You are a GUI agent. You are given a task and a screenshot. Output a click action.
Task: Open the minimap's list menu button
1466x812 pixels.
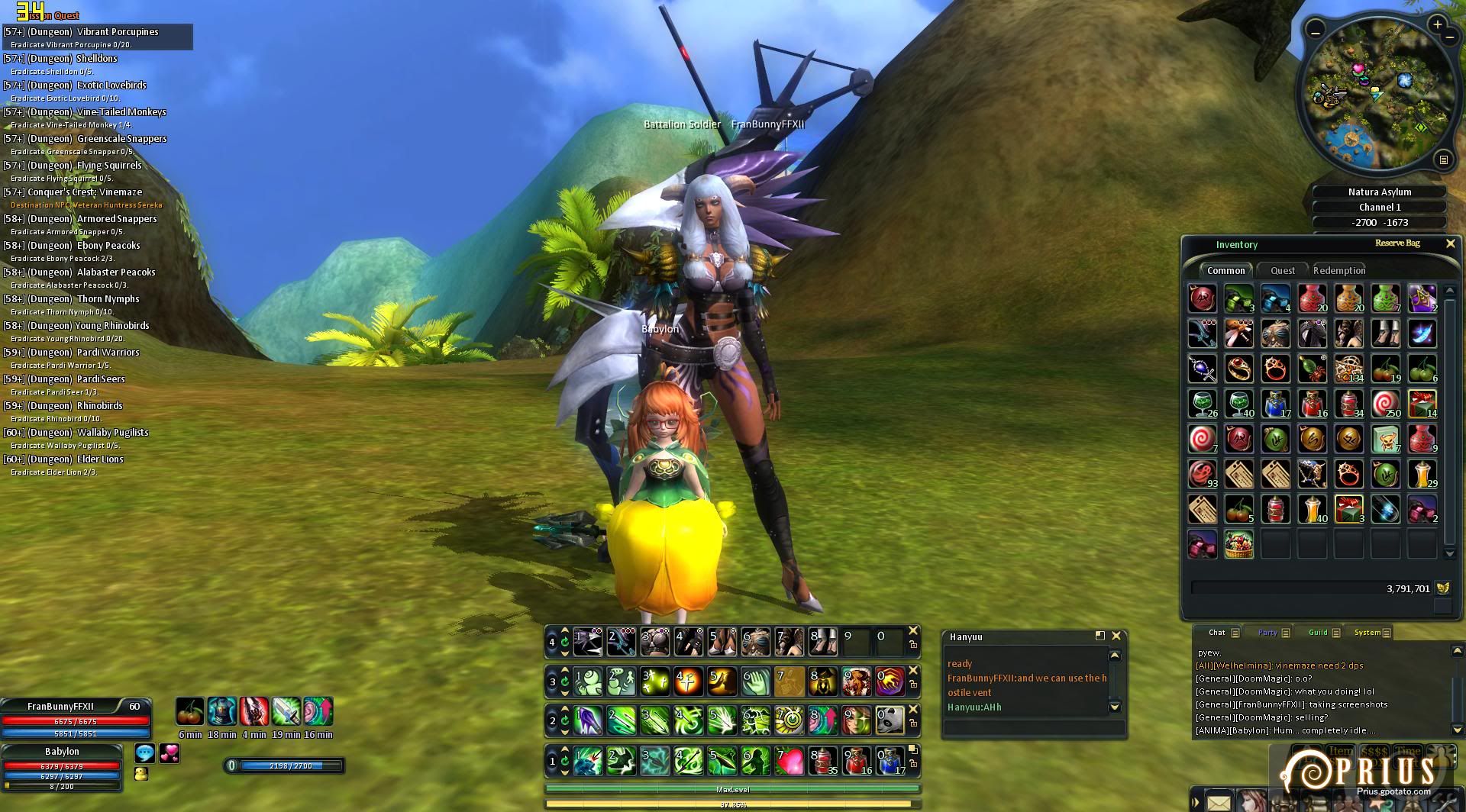1443,159
